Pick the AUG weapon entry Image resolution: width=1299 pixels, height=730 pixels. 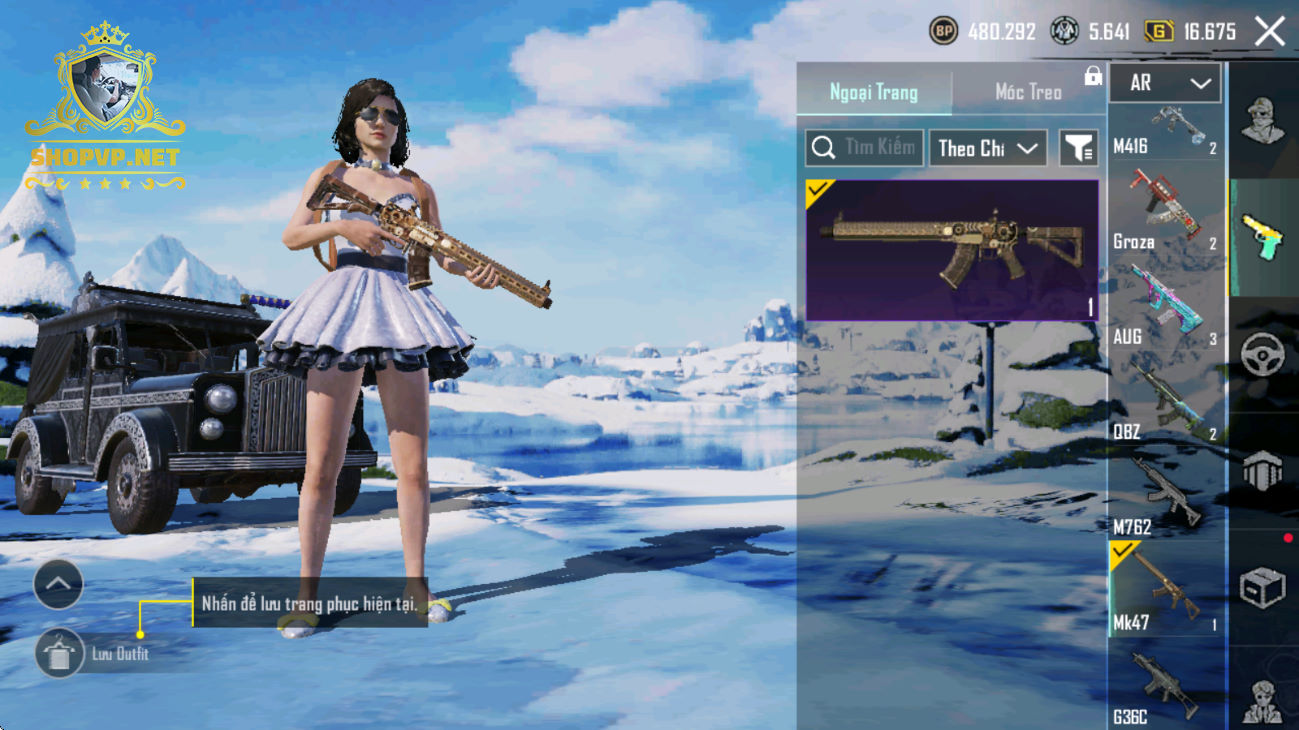(1166, 305)
